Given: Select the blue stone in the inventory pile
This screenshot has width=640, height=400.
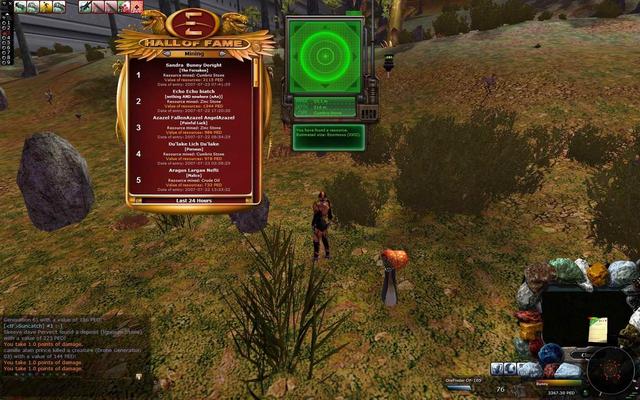Looking at the screenshot, I should point(550,354).
